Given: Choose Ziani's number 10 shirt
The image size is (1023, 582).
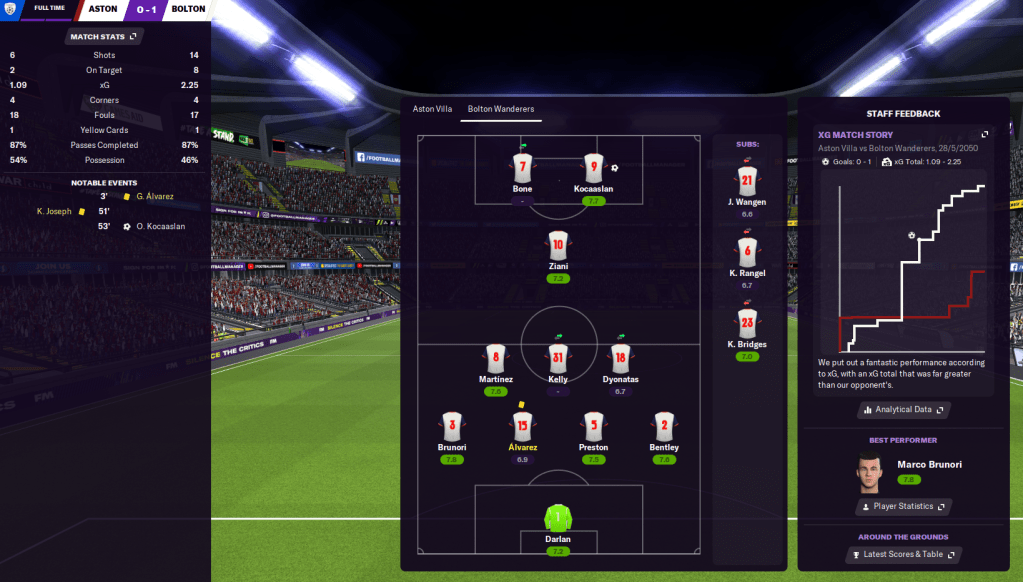Looking at the screenshot, I should pos(558,245).
